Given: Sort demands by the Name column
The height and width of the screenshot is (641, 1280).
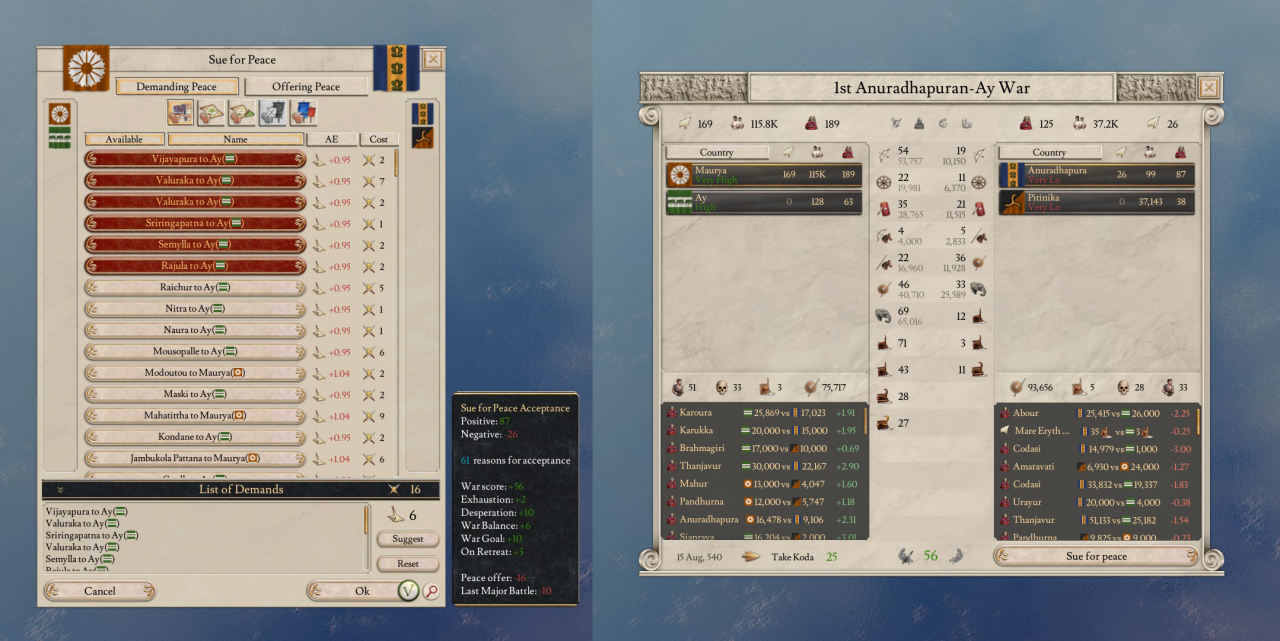Looking at the screenshot, I should [236, 140].
